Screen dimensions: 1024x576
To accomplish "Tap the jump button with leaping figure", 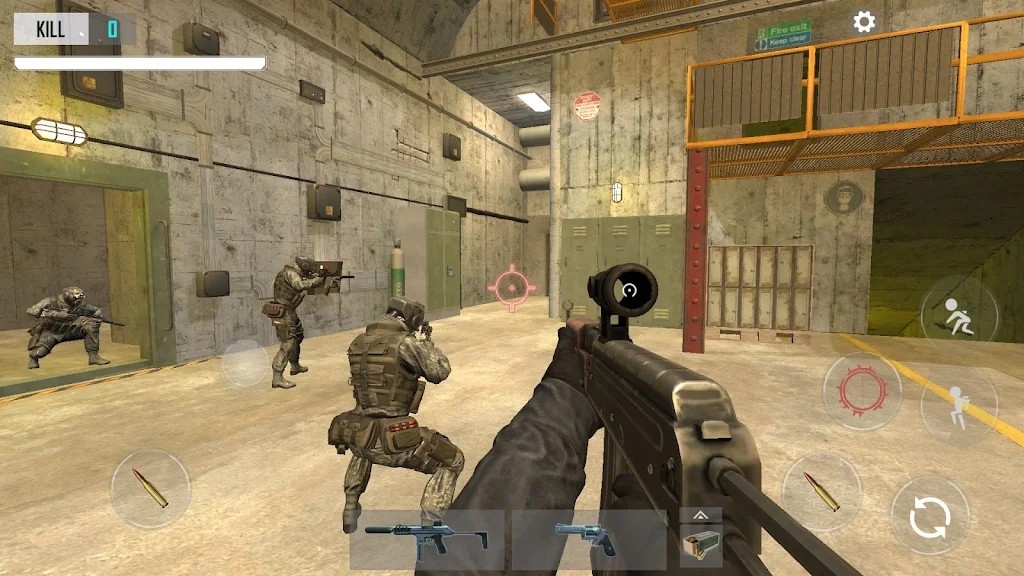I will (958, 313).
